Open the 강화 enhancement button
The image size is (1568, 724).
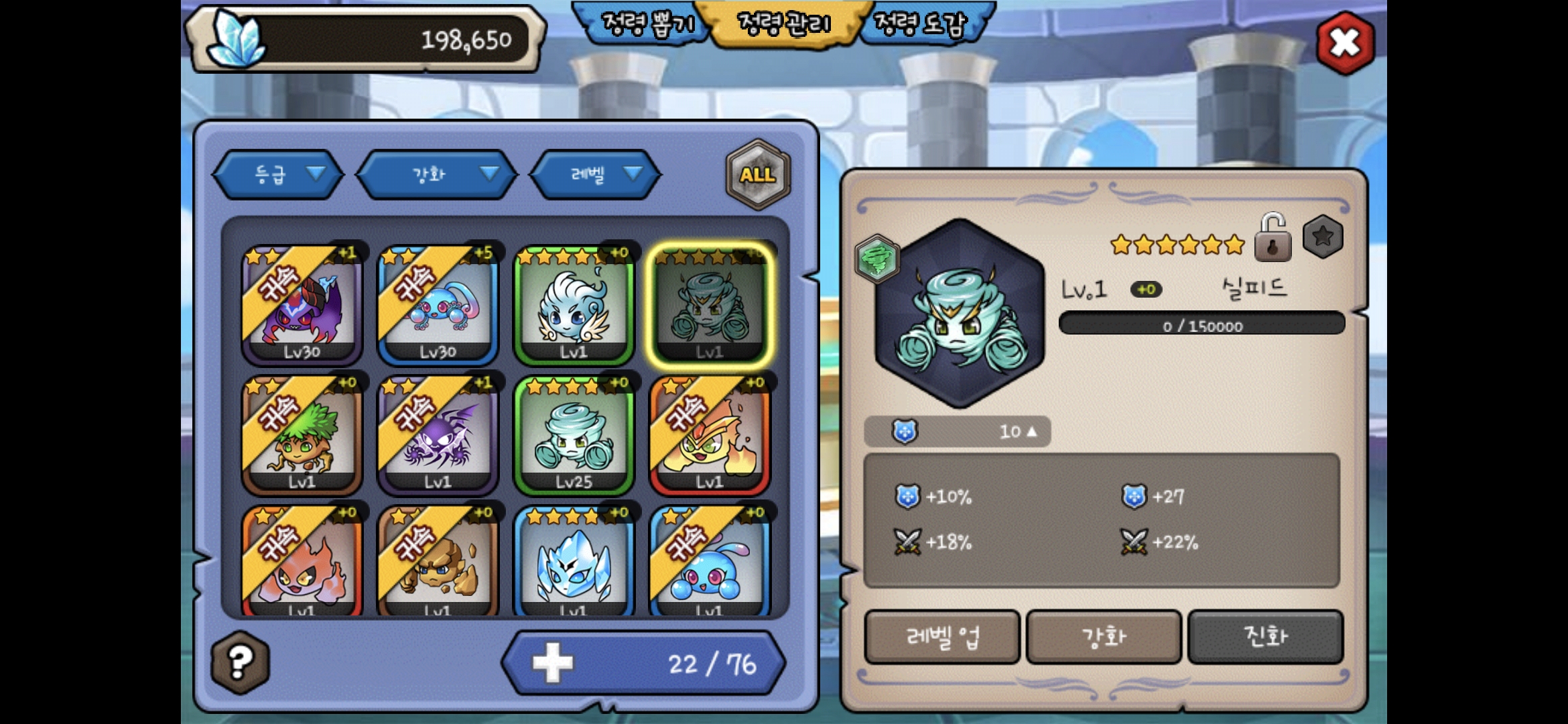point(1104,637)
